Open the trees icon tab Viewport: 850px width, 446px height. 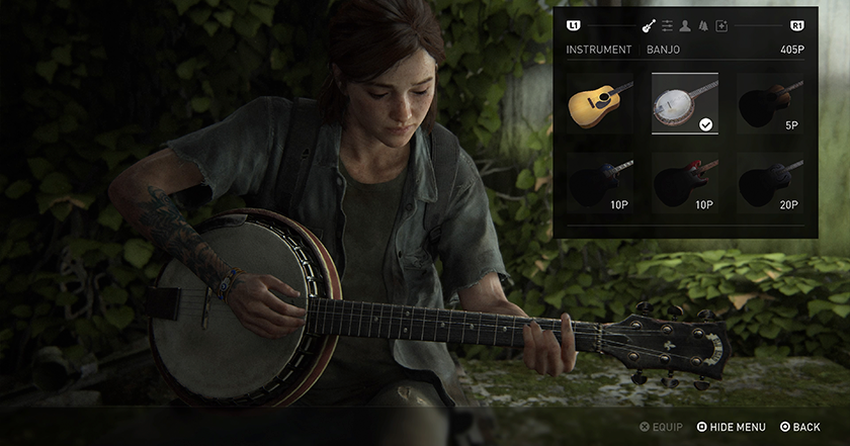703,25
